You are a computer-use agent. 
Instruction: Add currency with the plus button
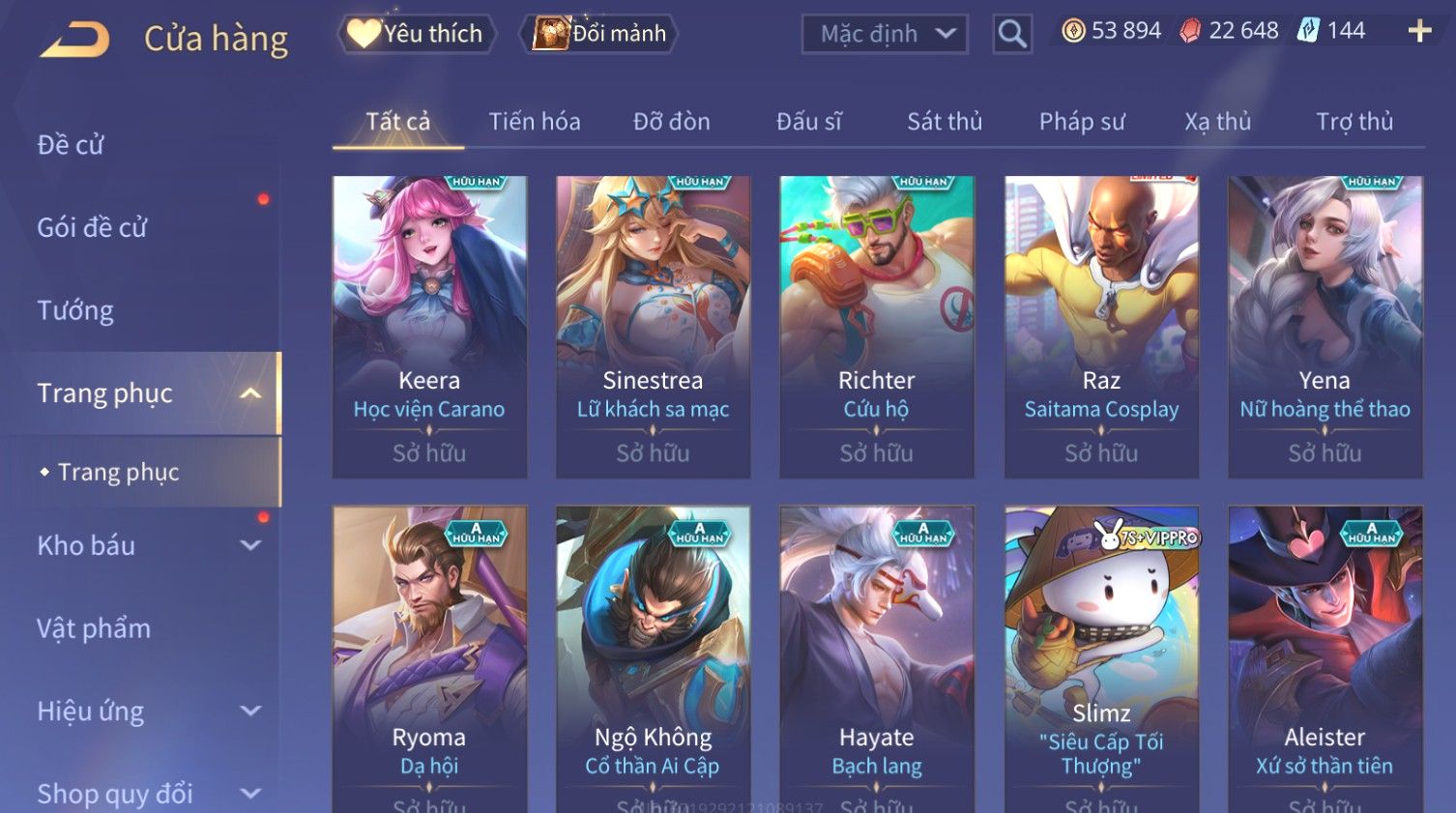tap(1419, 32)
